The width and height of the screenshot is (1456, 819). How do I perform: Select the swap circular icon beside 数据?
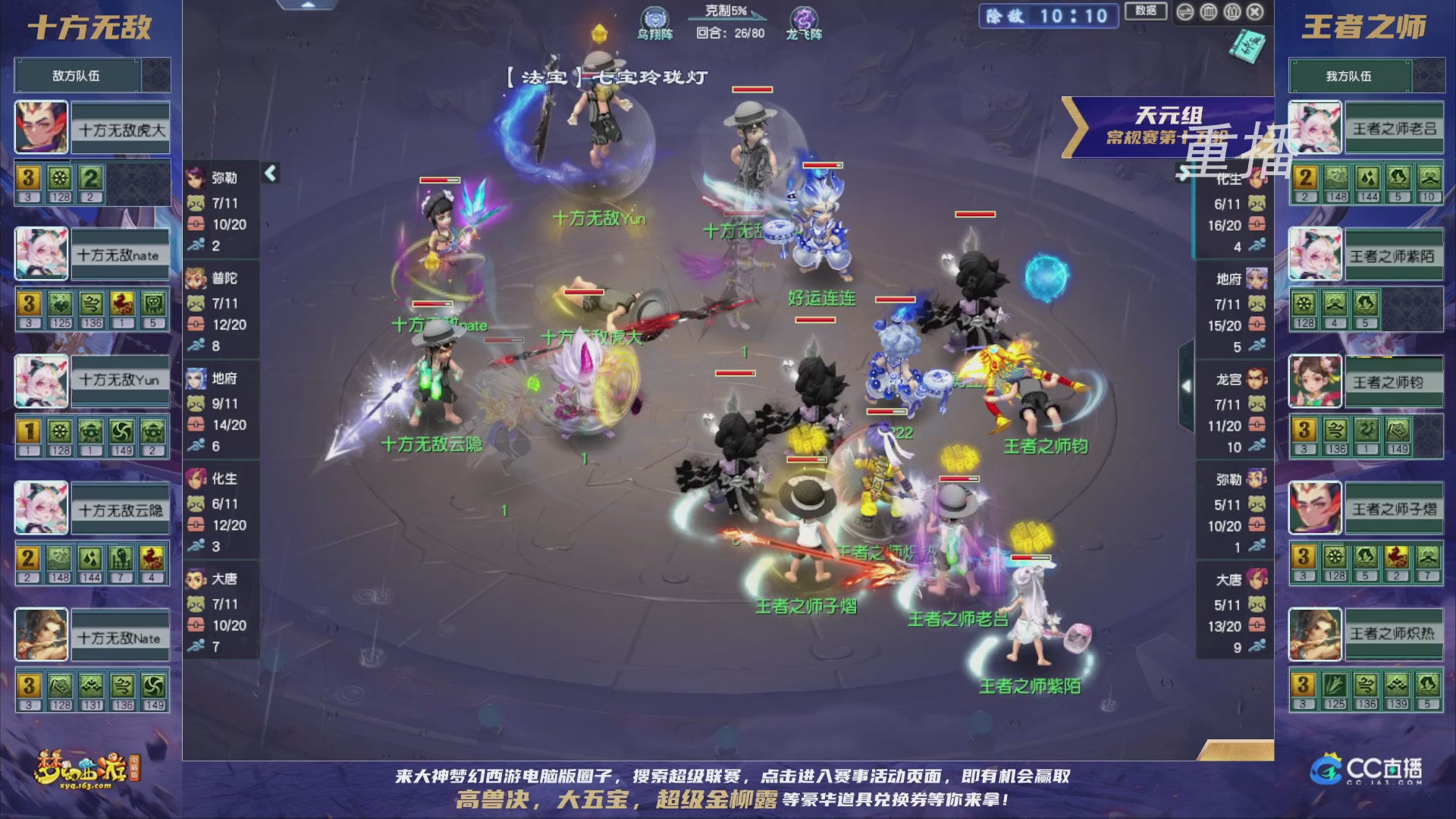click(1185, 12)
